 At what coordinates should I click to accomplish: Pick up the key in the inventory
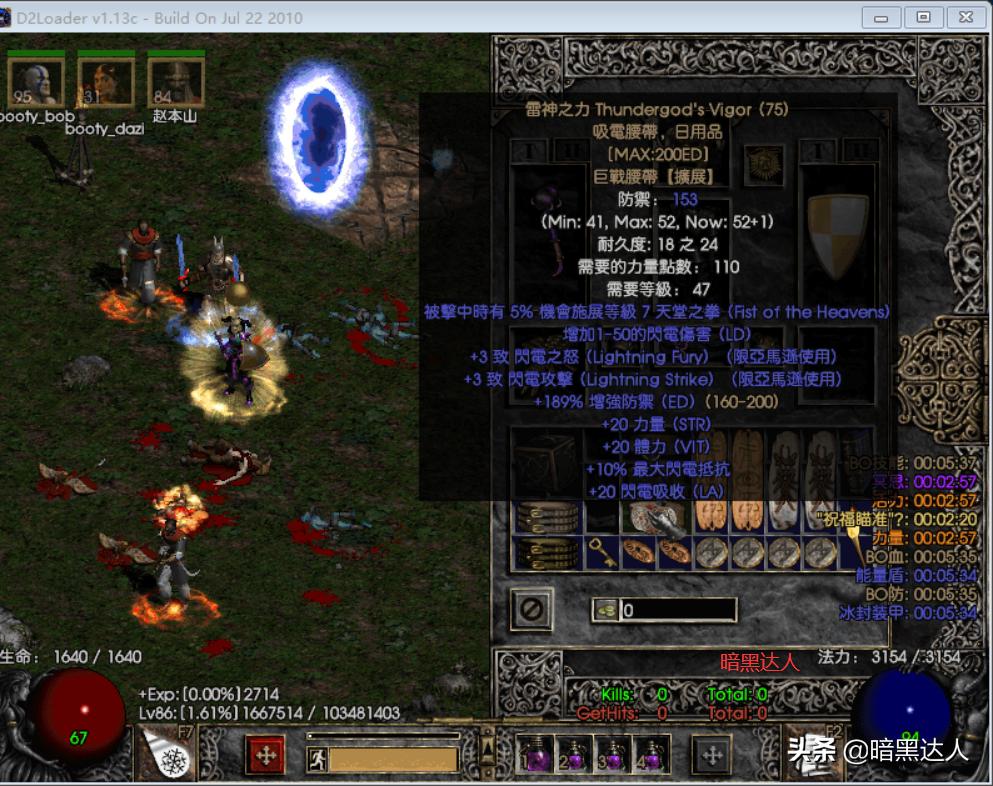(x=604, y=551)
